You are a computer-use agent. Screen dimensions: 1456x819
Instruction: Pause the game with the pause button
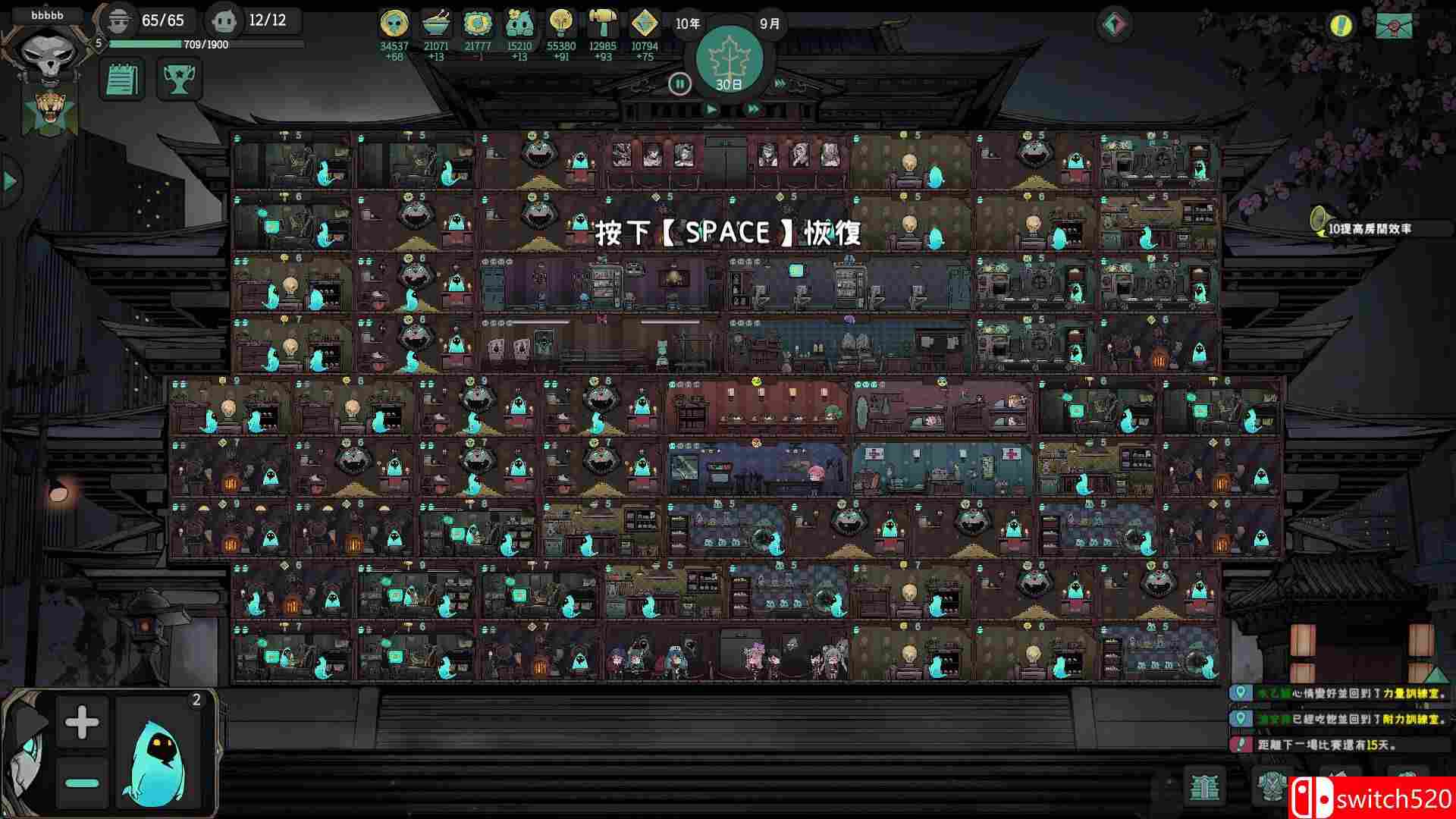point(680,83)
